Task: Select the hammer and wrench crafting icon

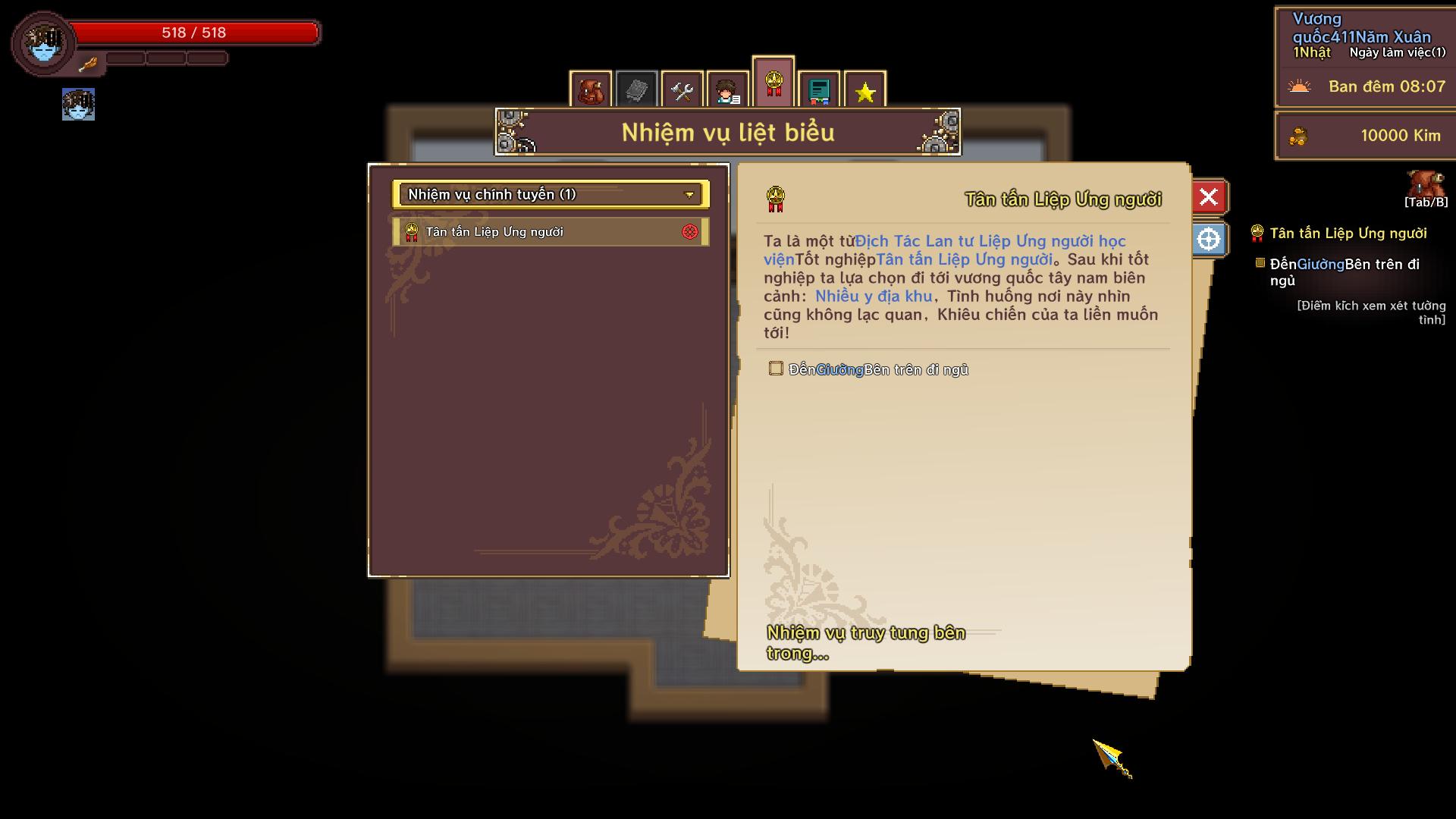Action: point(682,89)
